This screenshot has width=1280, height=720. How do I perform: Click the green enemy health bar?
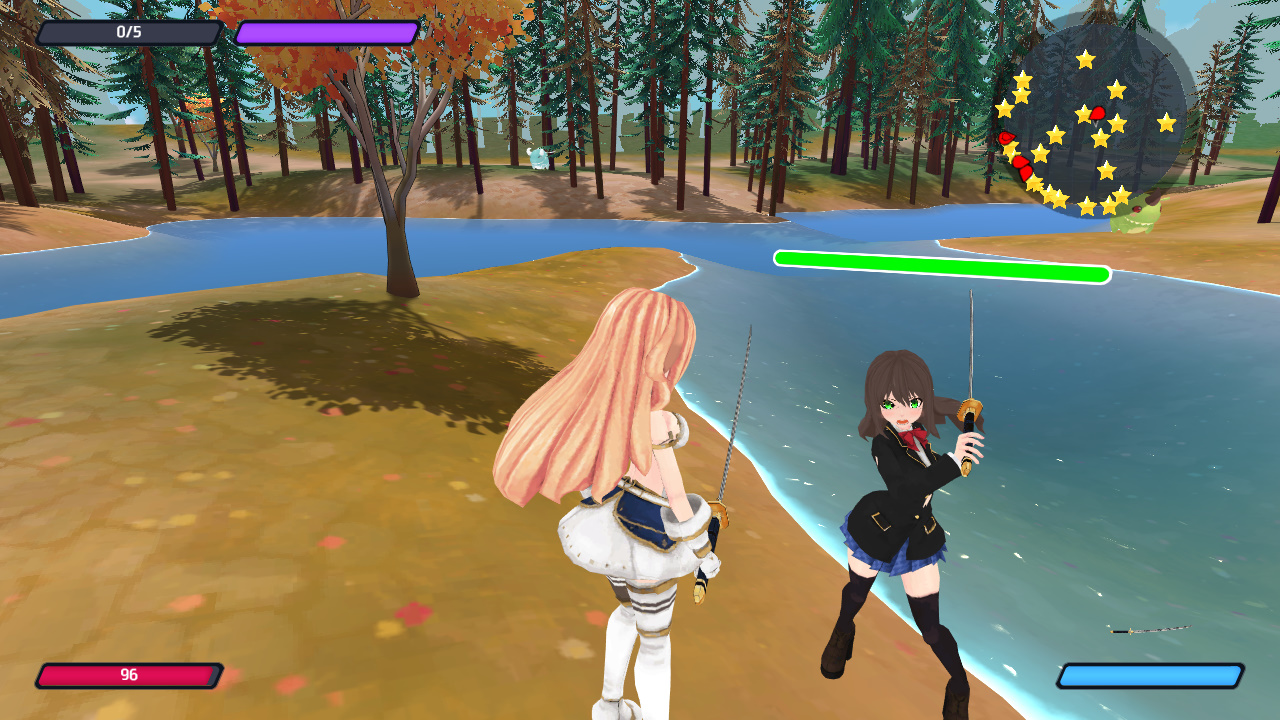[x=942, y=268]
